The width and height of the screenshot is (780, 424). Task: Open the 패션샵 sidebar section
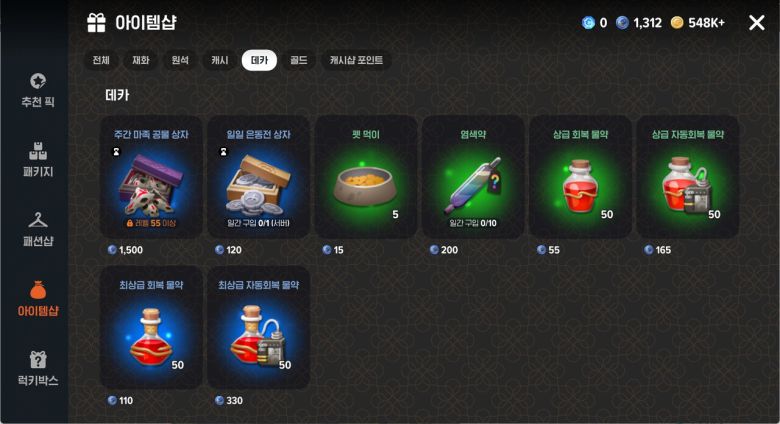pyautogui.click(x=37, y=227)
